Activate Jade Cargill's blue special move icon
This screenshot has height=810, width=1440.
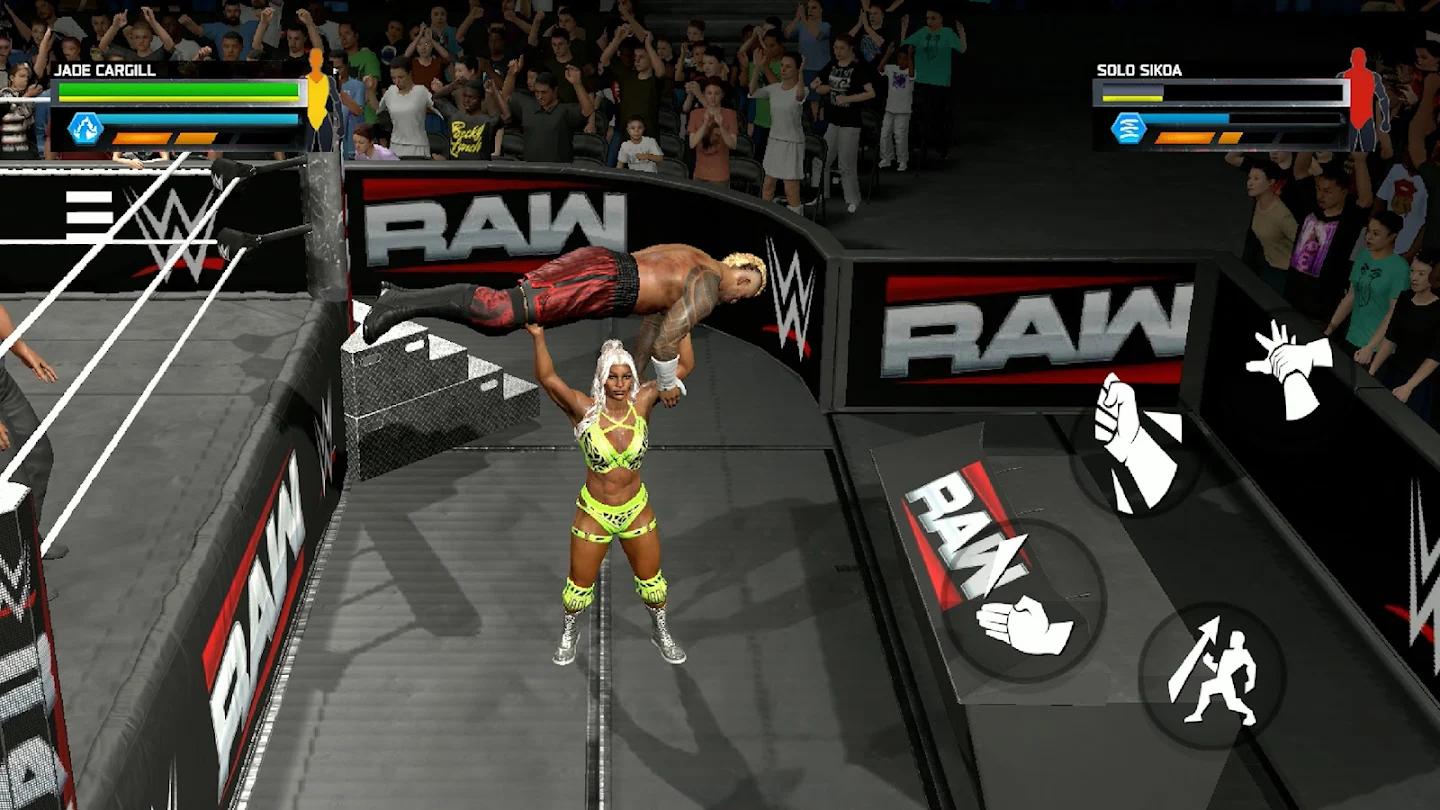(x=86, y=129)
